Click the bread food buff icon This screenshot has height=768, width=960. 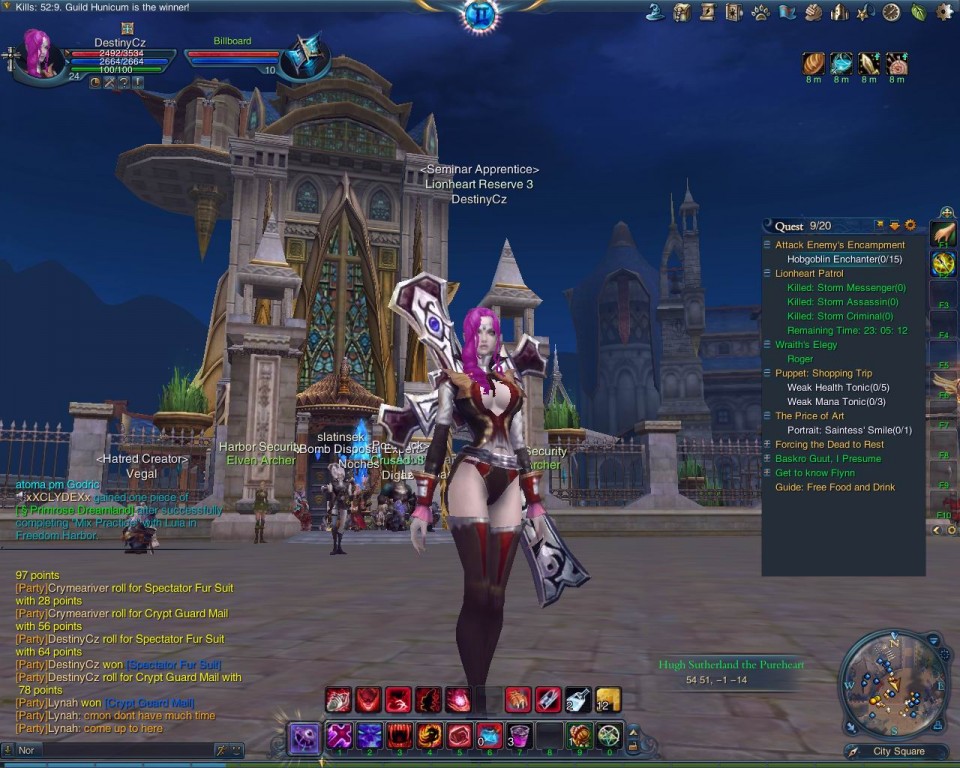tap(813, 64)
